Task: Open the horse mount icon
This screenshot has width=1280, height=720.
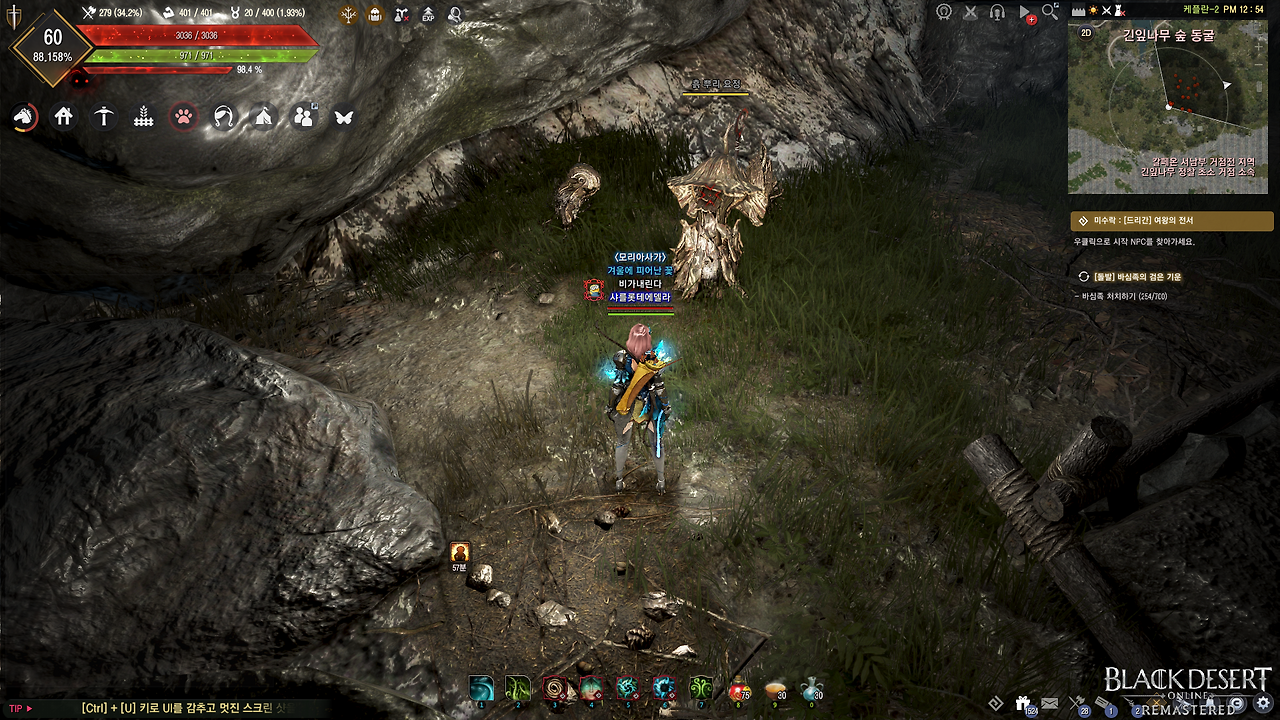Action: pos(23,117)
